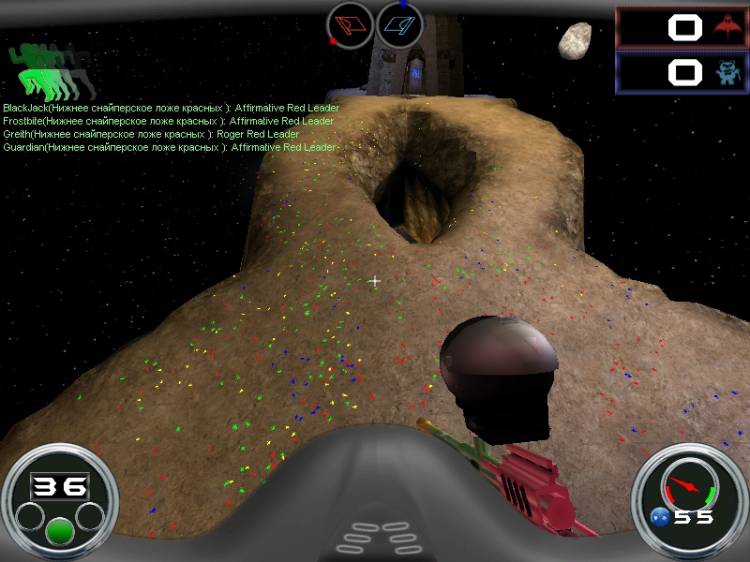
Task: Click the speedometer dial needle gauge
Action: [685, 485]
